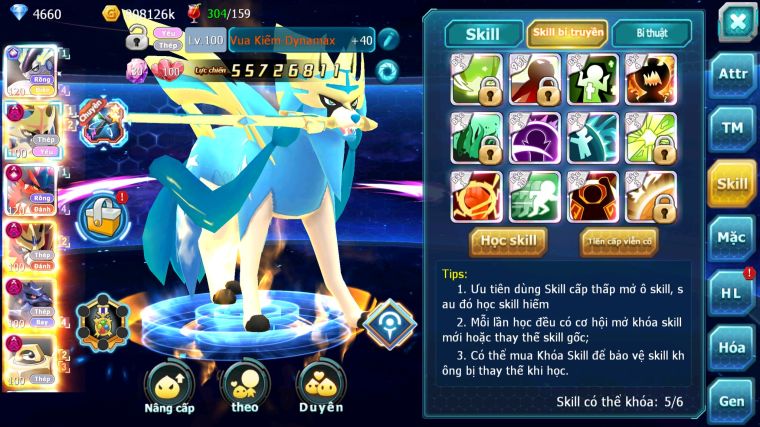The image size is (760, 427).
Task: Select the purple swirl skill icon
Action: coord(535,137)
